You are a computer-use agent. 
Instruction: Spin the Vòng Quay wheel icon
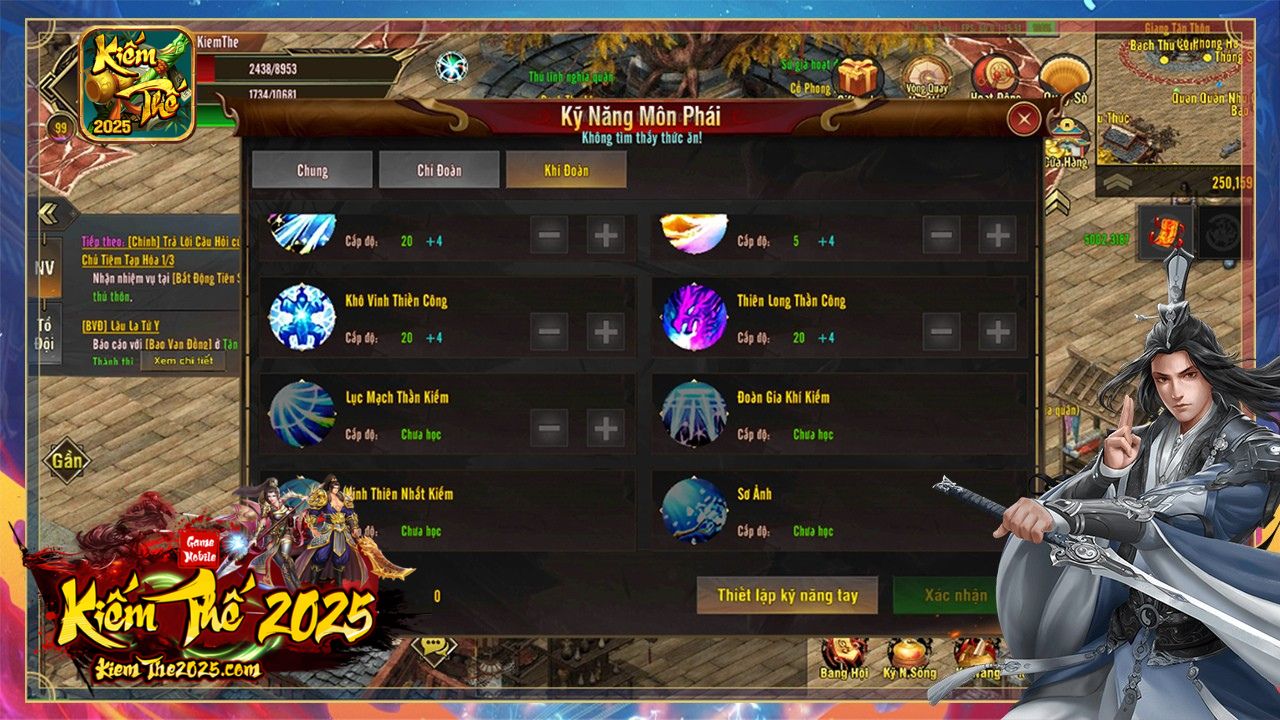tap(927, 72)
